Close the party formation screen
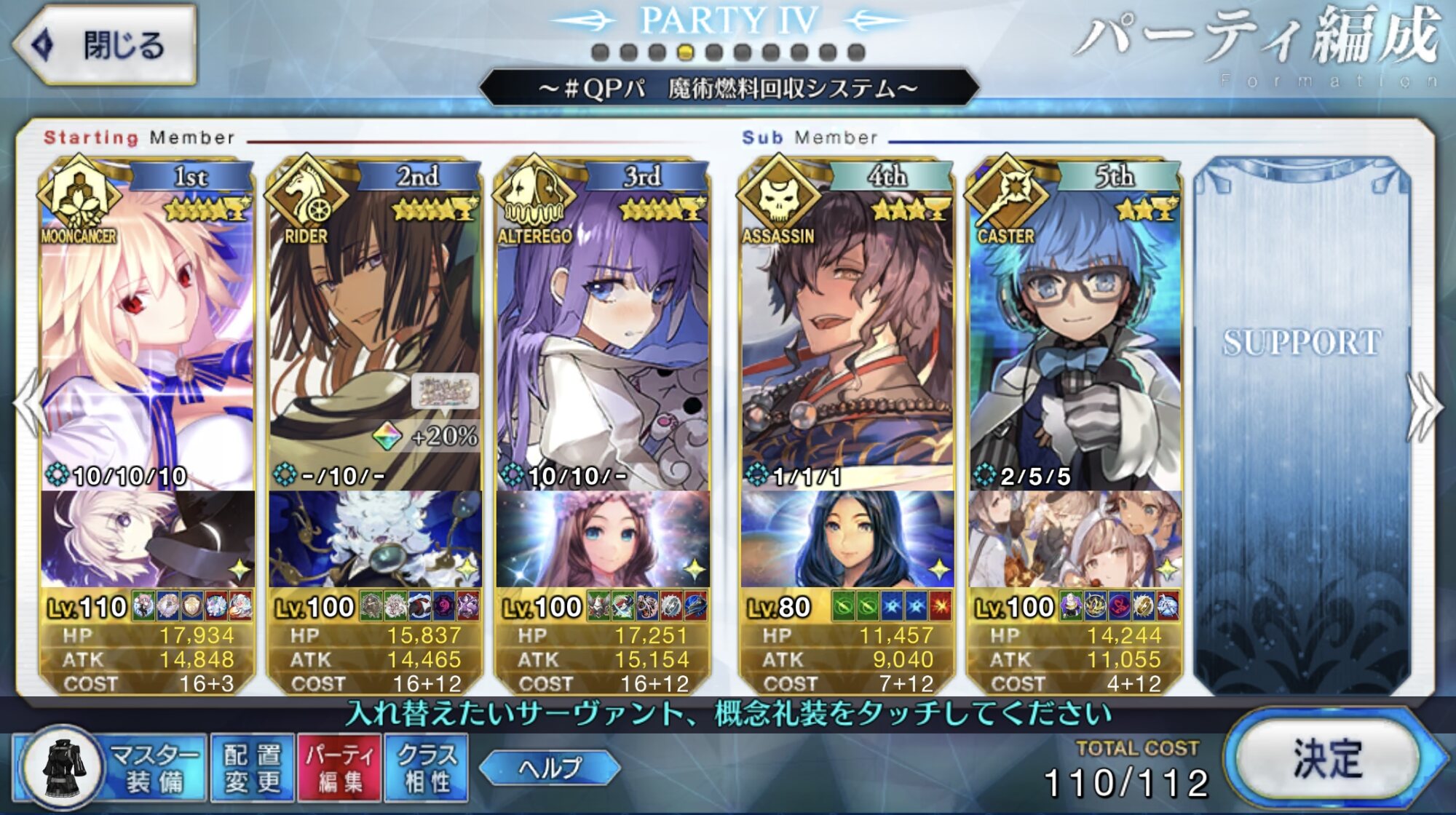This screenshot has height=815, width=1456. click(x=106, y=45)
